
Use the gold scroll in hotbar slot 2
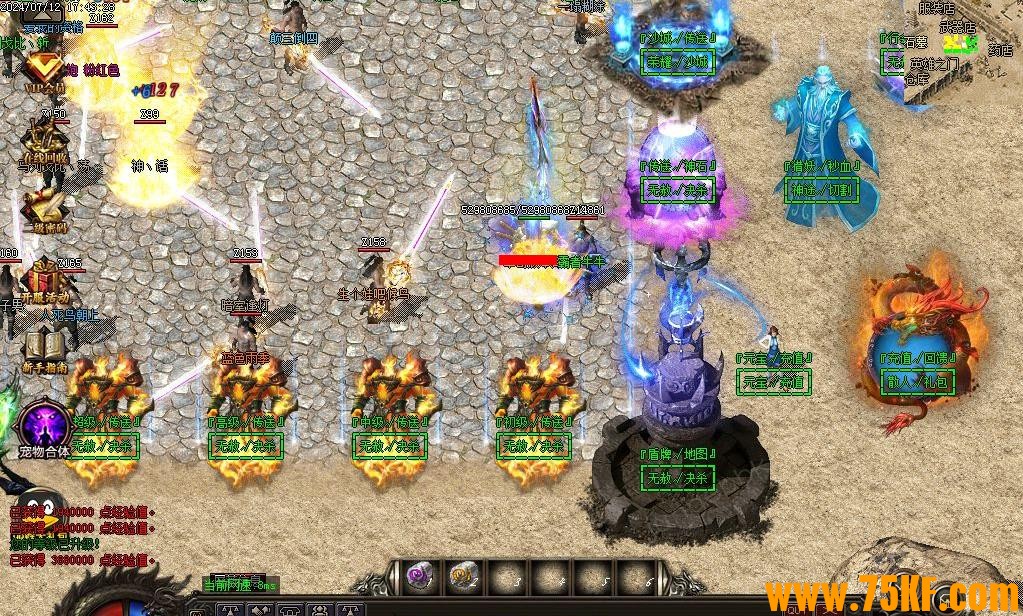(462, 575)
